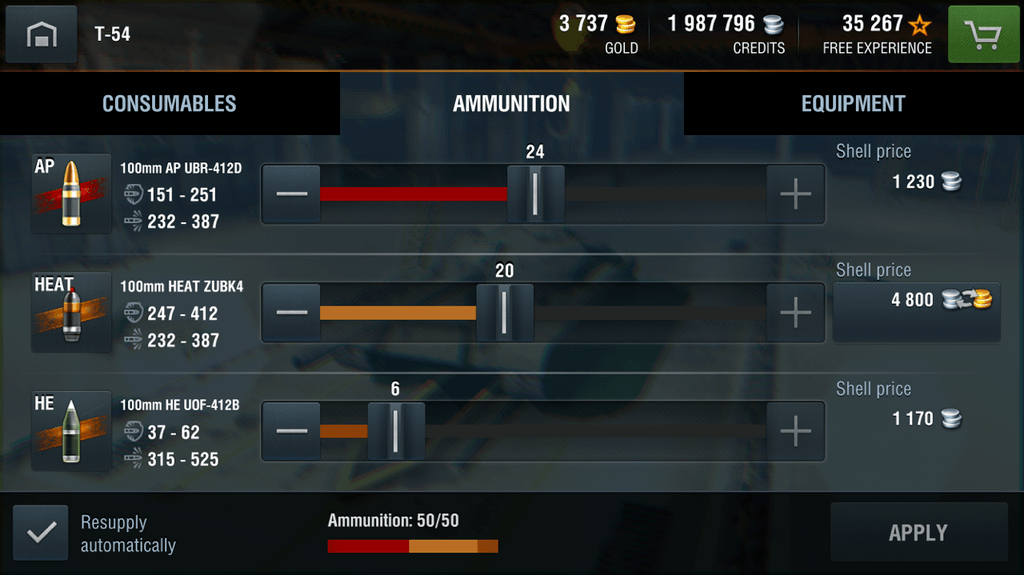Lower HE shell count with minus

pyautogui.click(x=292, y=431)
